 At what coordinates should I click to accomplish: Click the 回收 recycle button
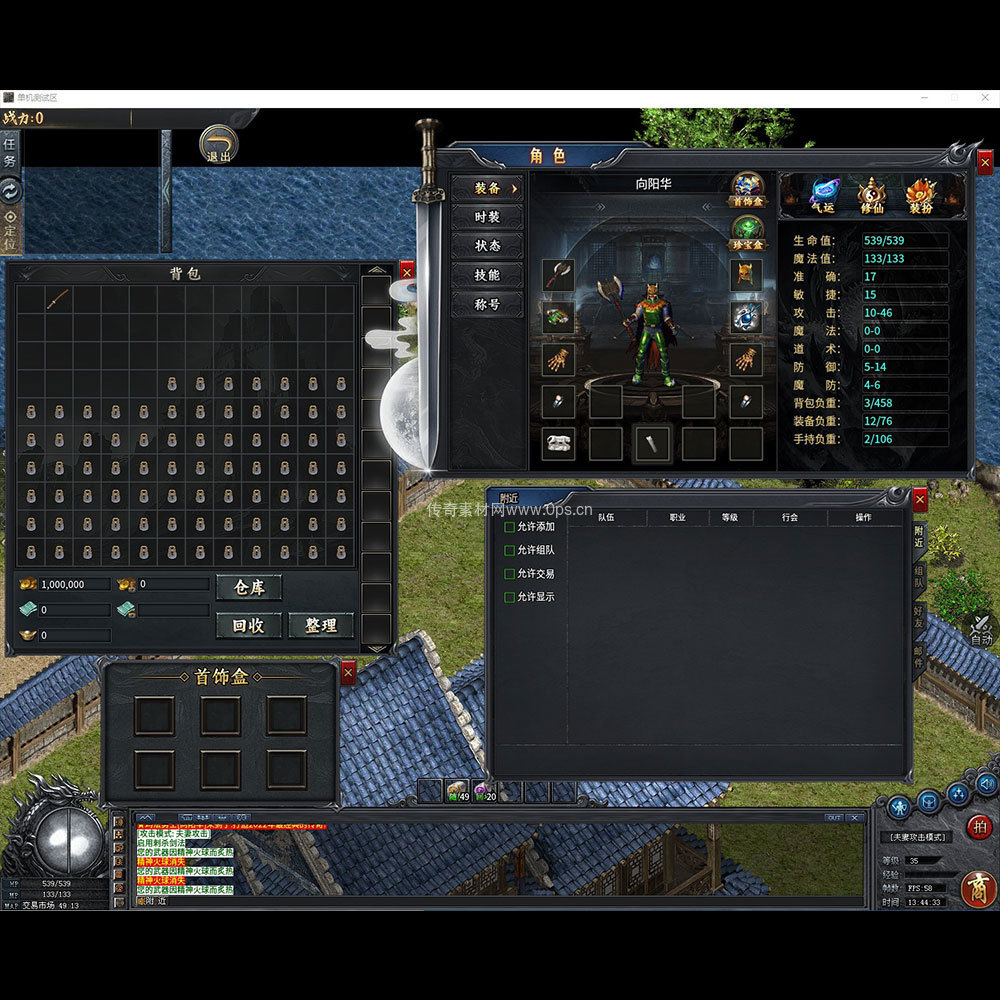(x=249, y=625)
